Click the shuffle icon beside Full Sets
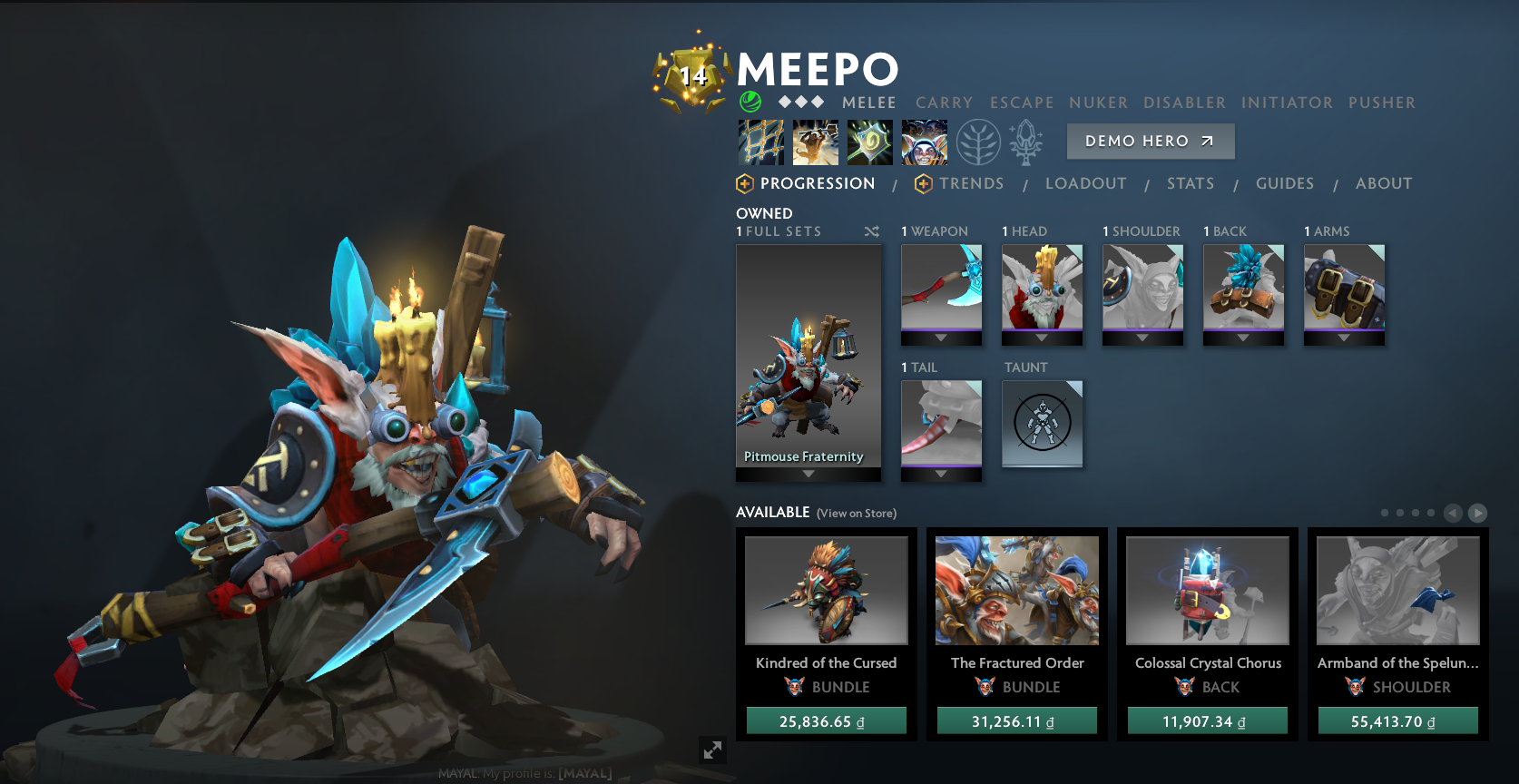1519x784 pixels. (871, 231)
